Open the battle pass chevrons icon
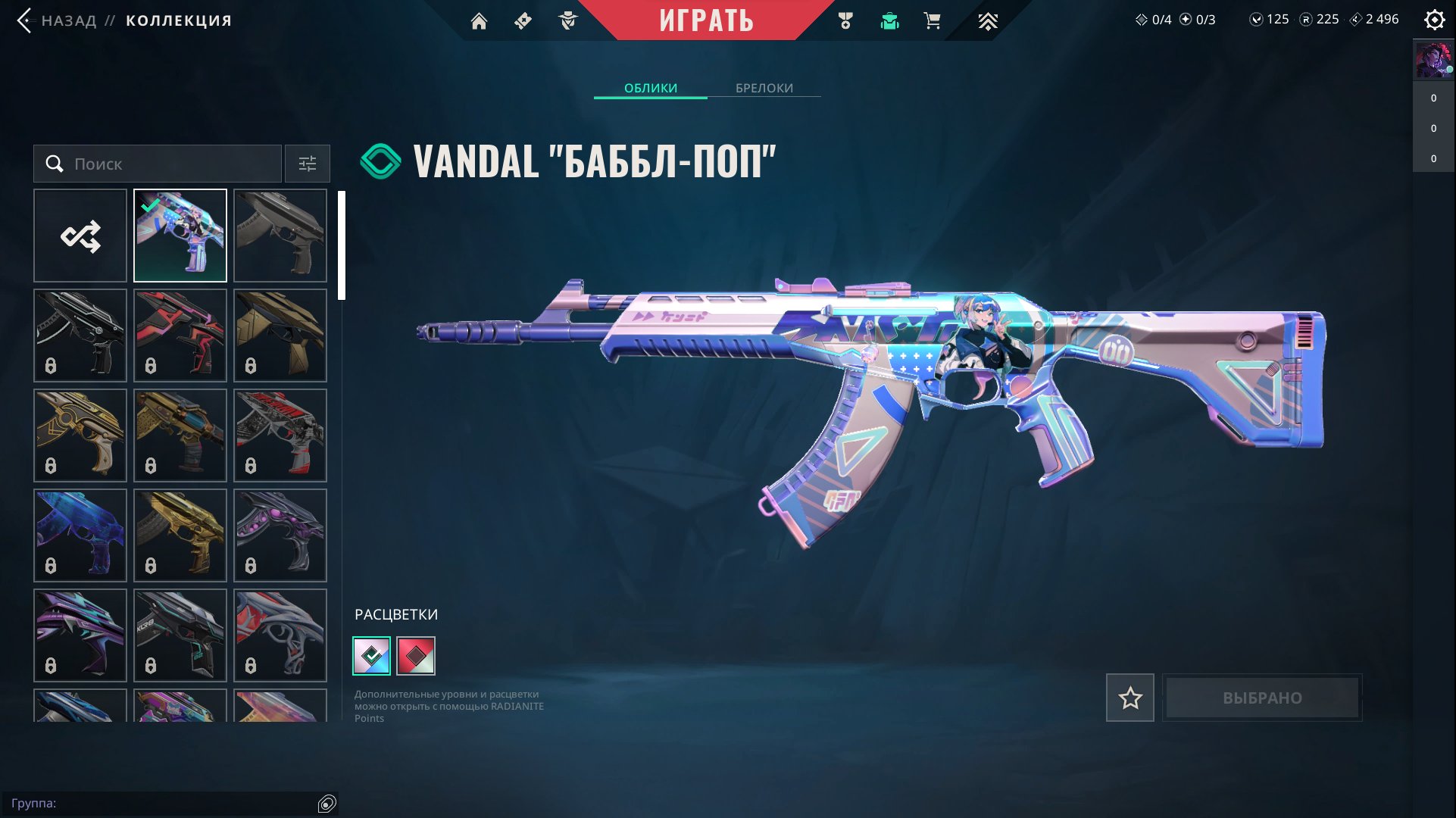Image resolution: width=1456 pixels, height=818 pixels. [x=987, y=21]
